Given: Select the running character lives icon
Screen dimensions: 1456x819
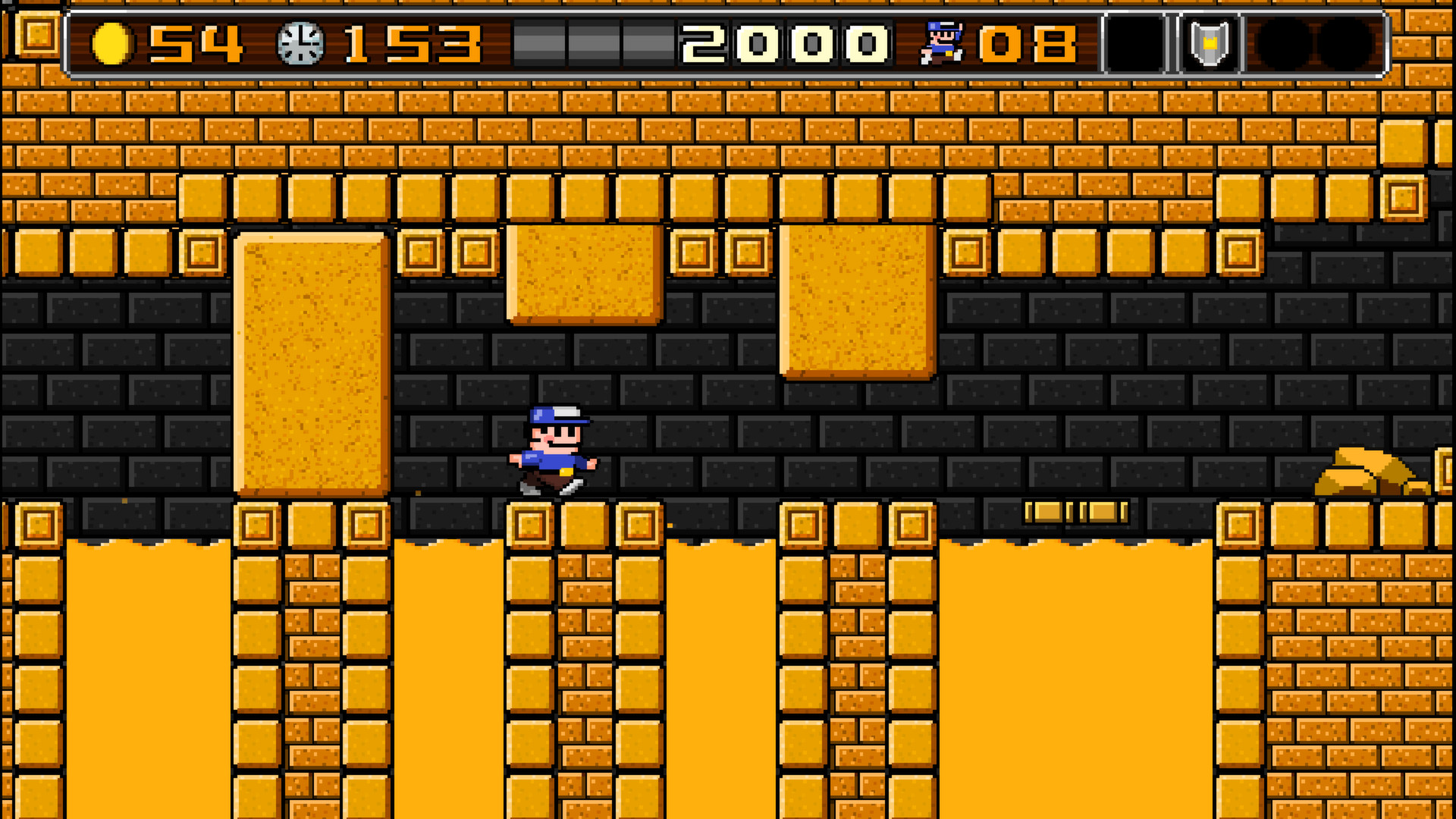Looking at the screenshot, I should point(938,42).
